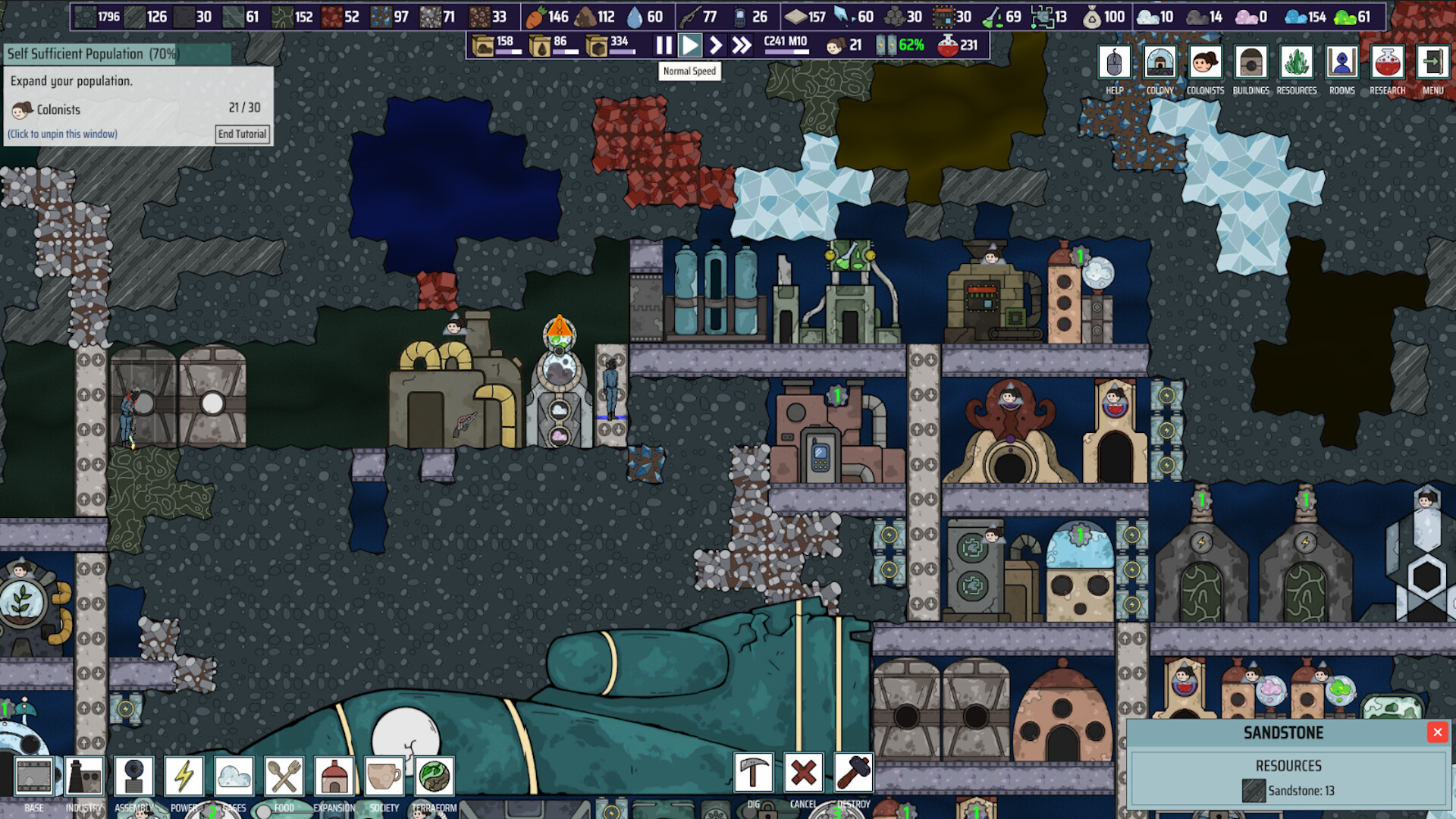Select the Cancel tool

802,773
